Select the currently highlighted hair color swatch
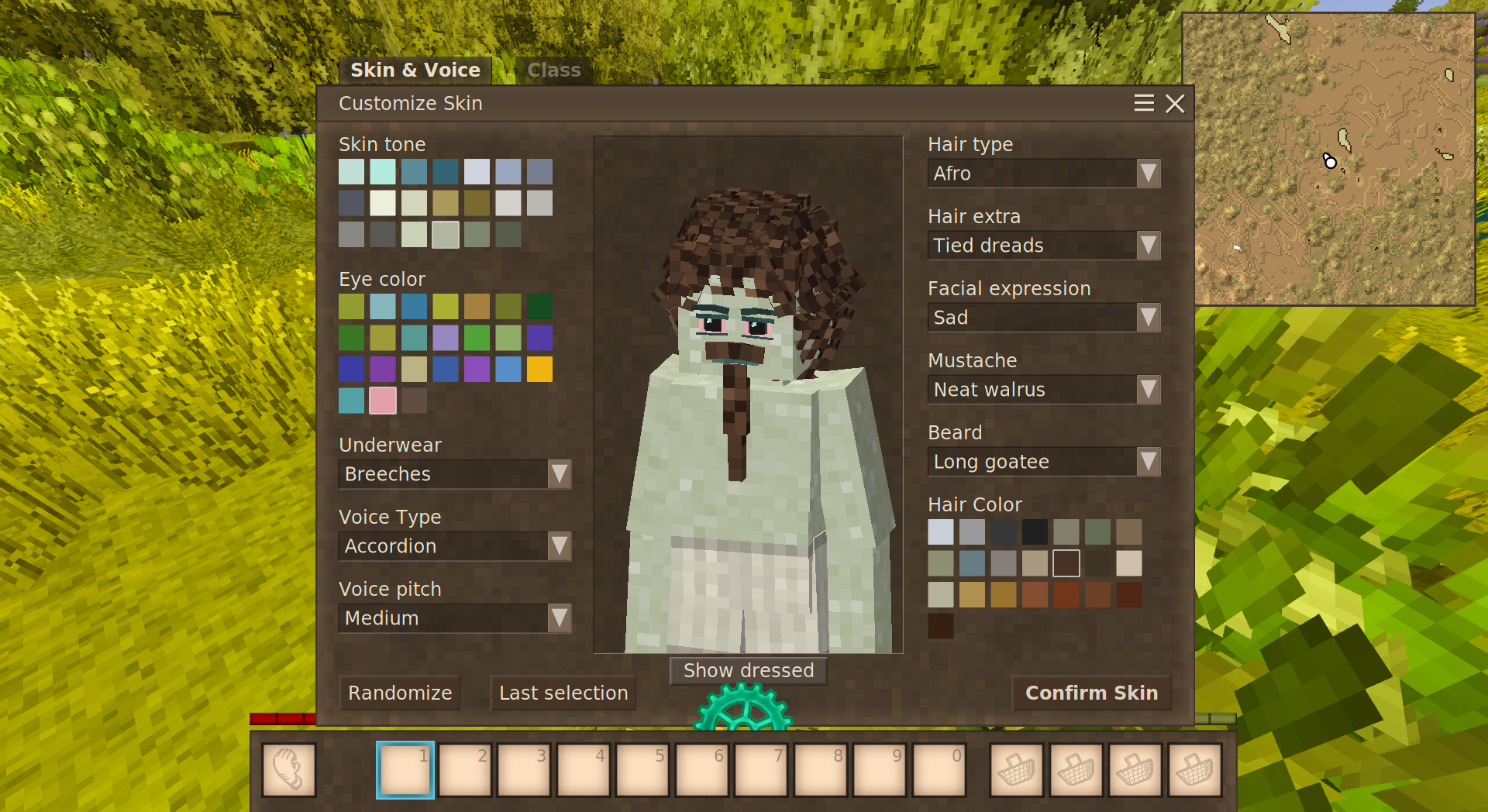The height and width of the screenshot is (812, 1488). 1066,564
